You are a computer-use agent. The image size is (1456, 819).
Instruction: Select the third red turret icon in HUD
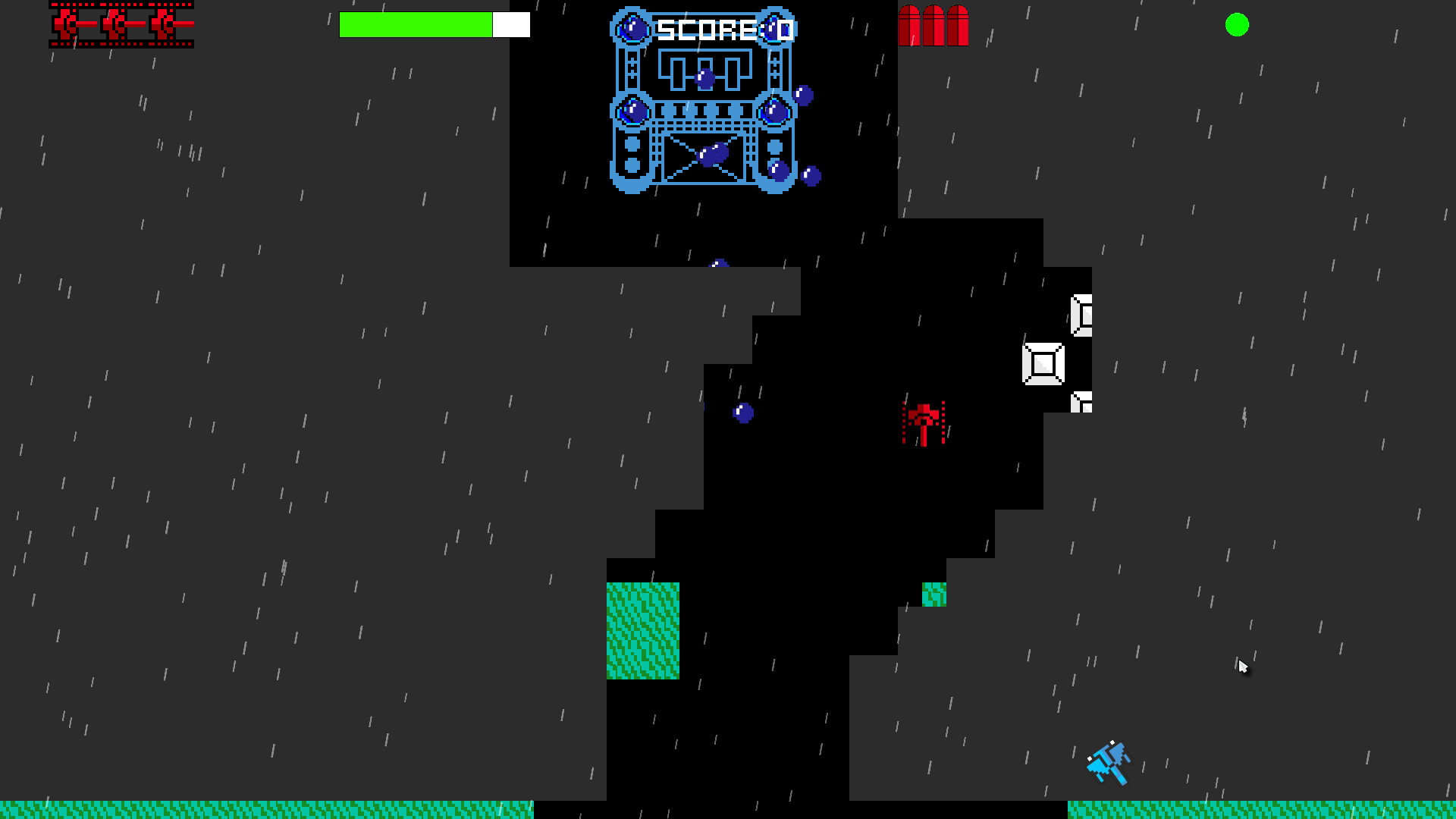[163, 24]
